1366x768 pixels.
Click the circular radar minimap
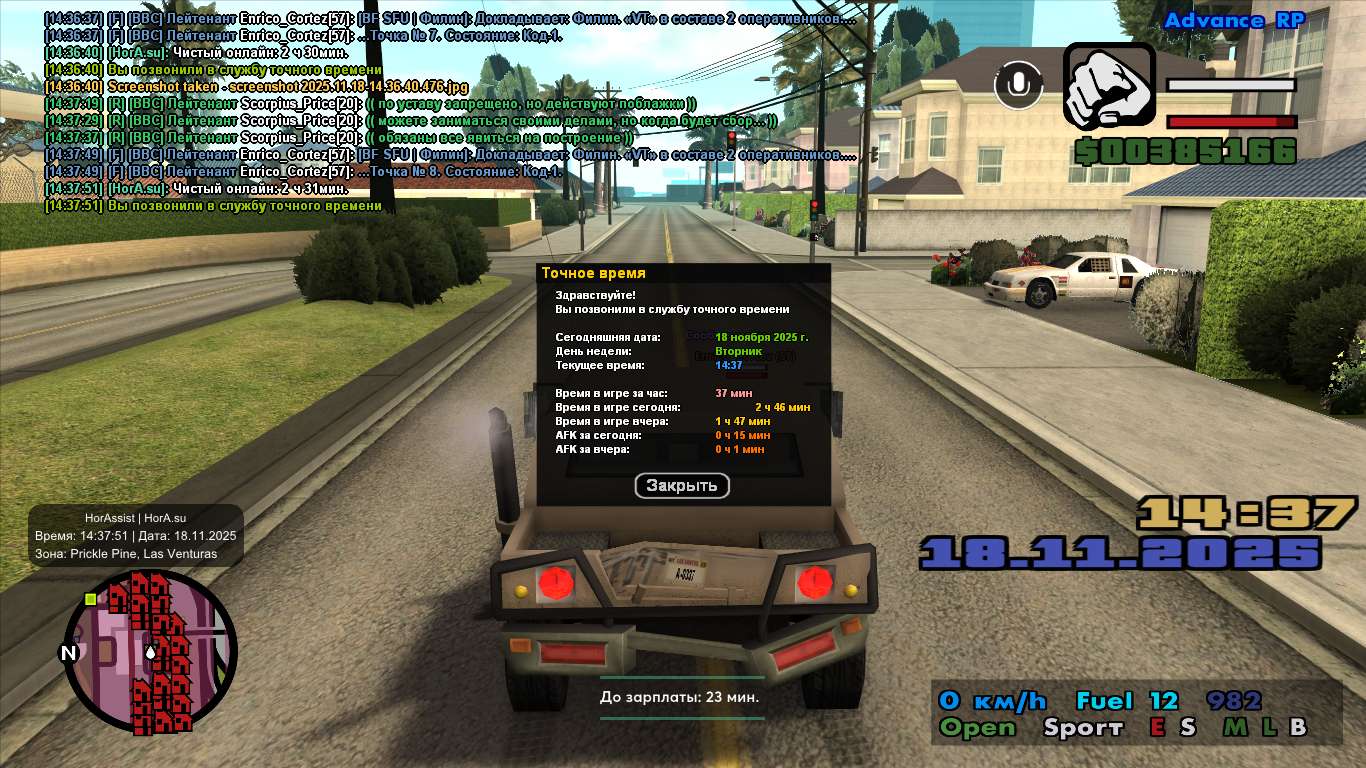[x=150, y=652]
